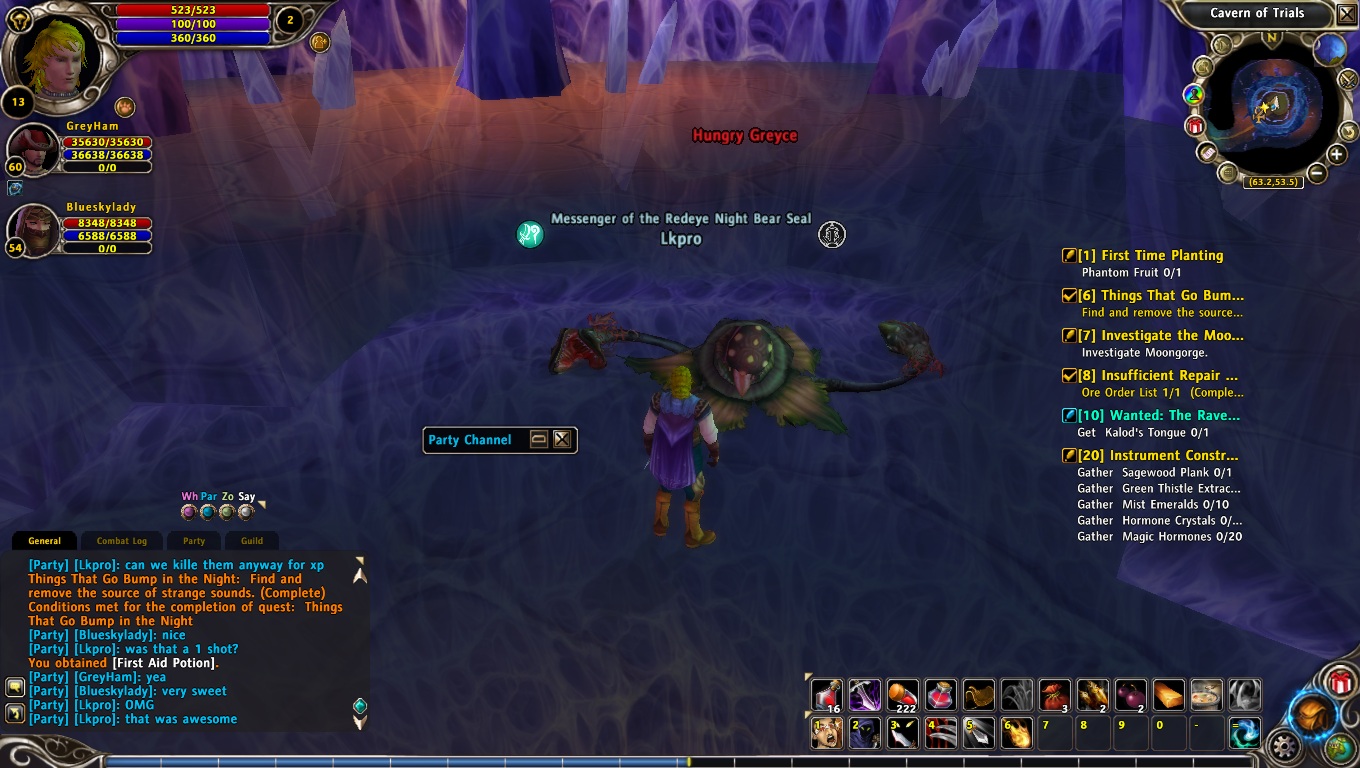Select the Whisper chat channel orb

[x=189, y=512]
